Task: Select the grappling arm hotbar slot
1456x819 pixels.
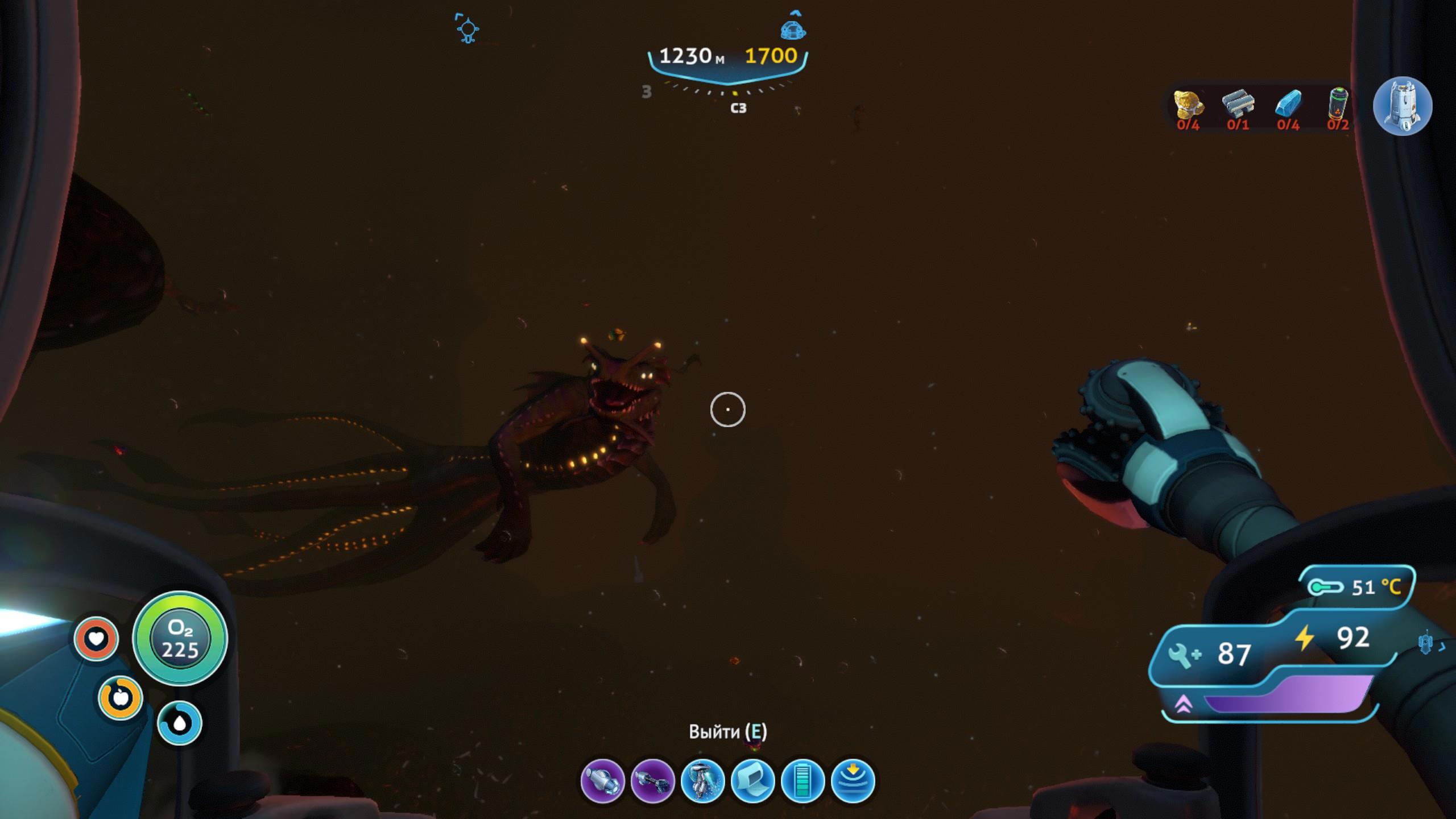Action: [652, 781]
